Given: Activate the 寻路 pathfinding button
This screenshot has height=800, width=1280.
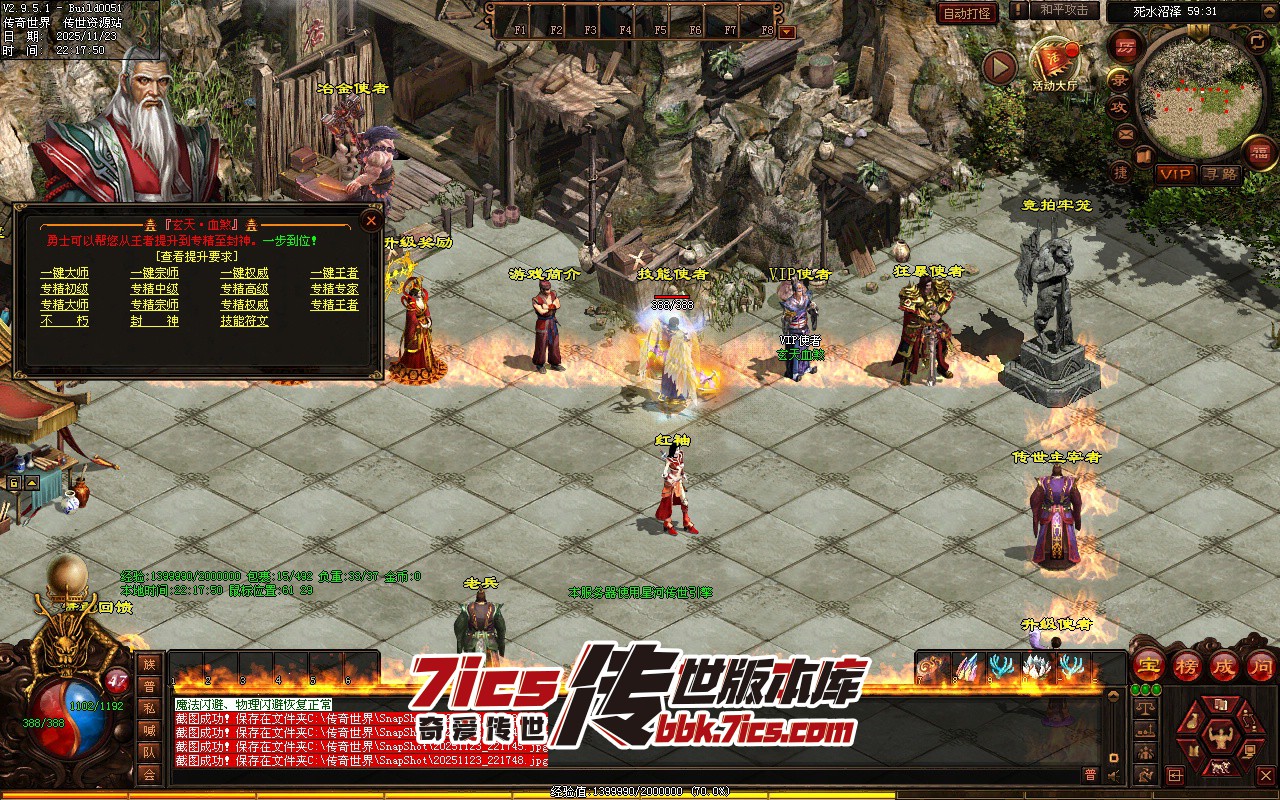Looking at the screenshot, I should click(1220, 174).
